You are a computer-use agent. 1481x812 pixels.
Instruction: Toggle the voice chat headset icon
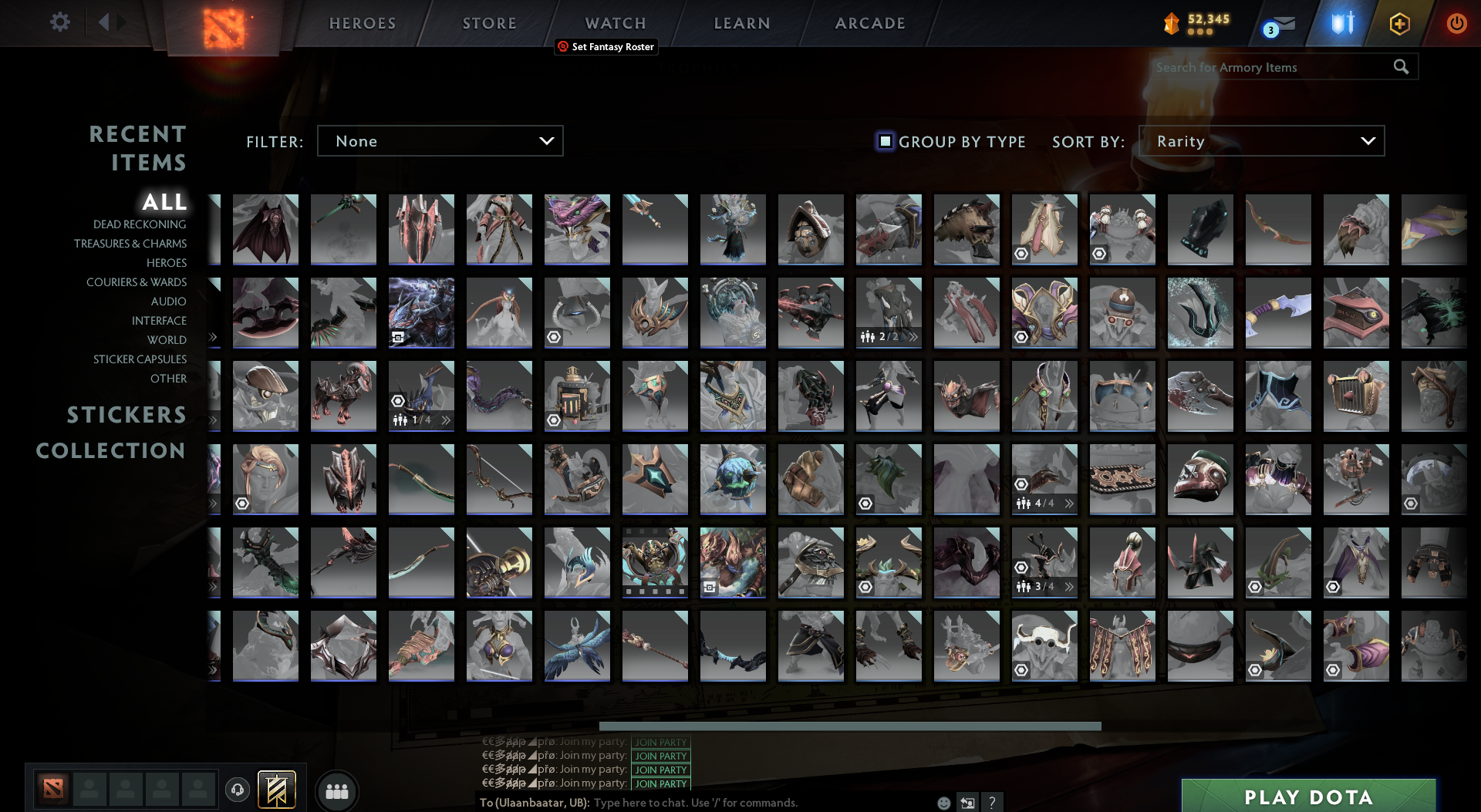point(238,791)
